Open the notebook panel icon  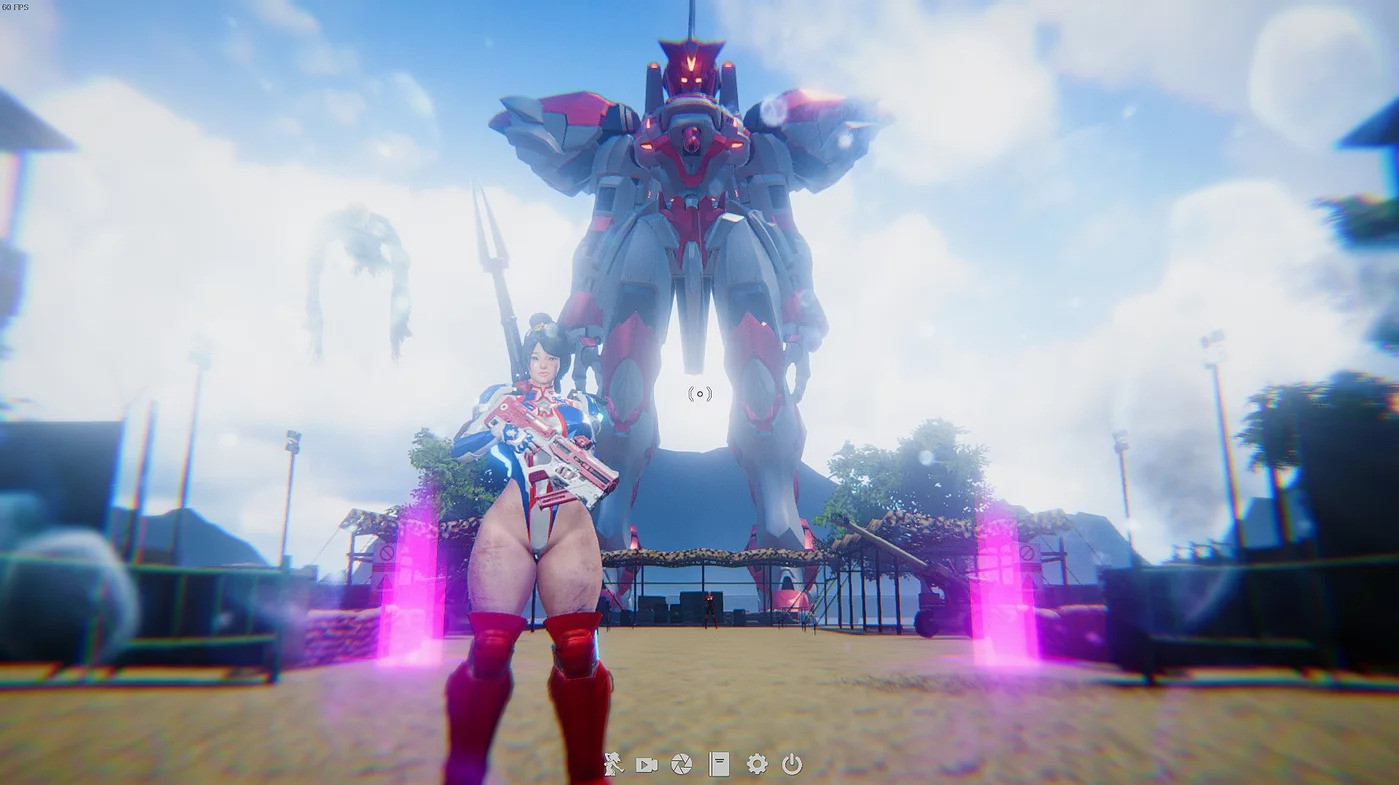718,764
